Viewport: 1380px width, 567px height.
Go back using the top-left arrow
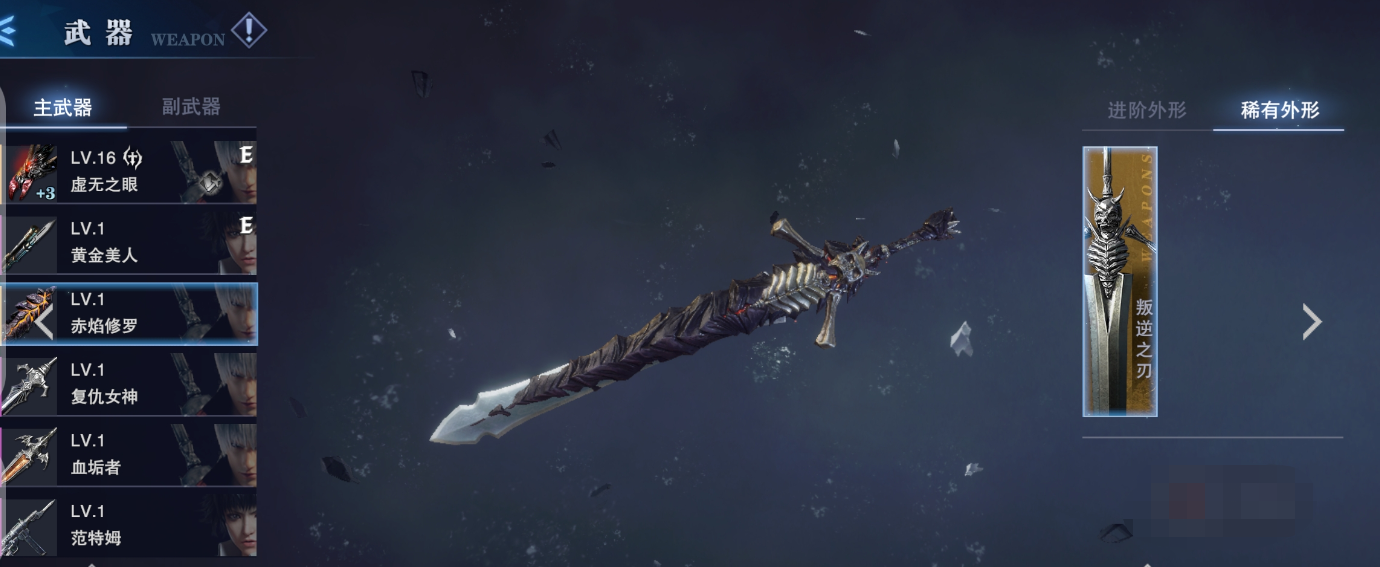7,32
